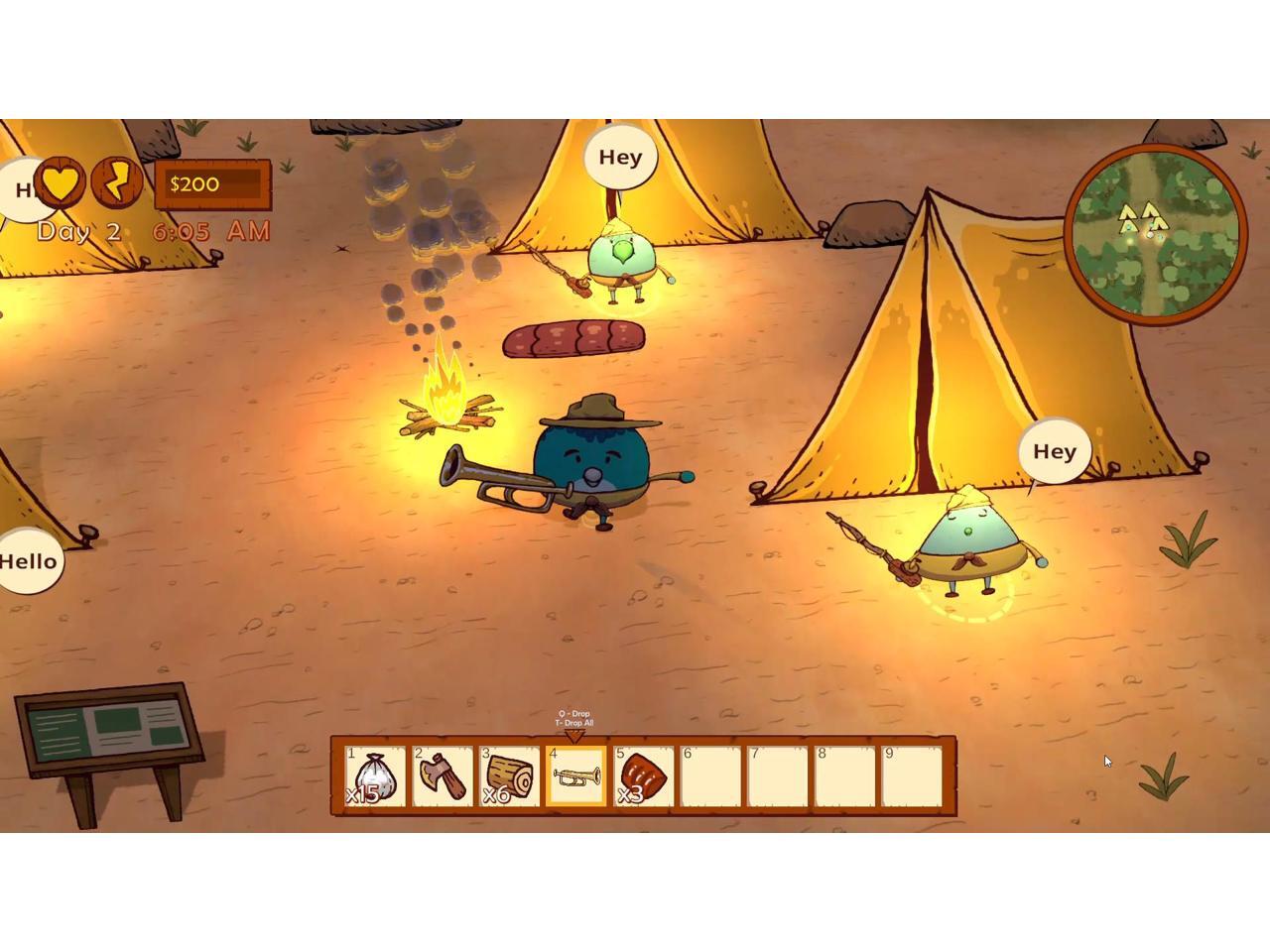Select empty hotbar slot 9
Image resolution: width=1270 pixels, height=952 pixels.
pos(912,775)
